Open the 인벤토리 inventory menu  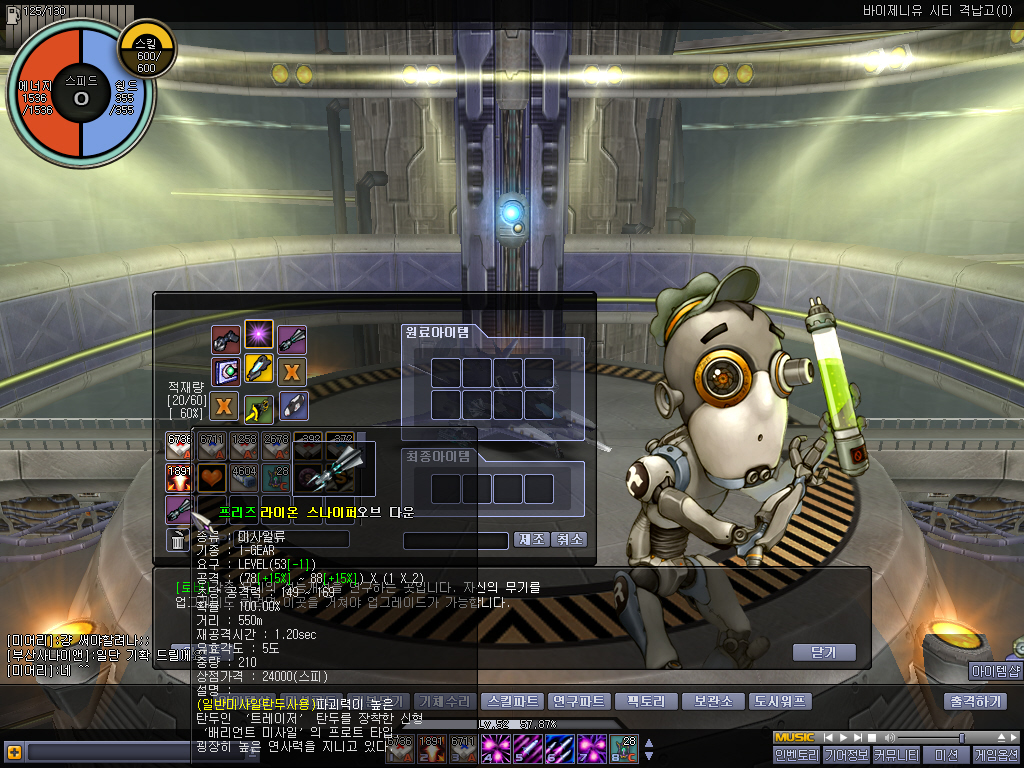(796, 755)
